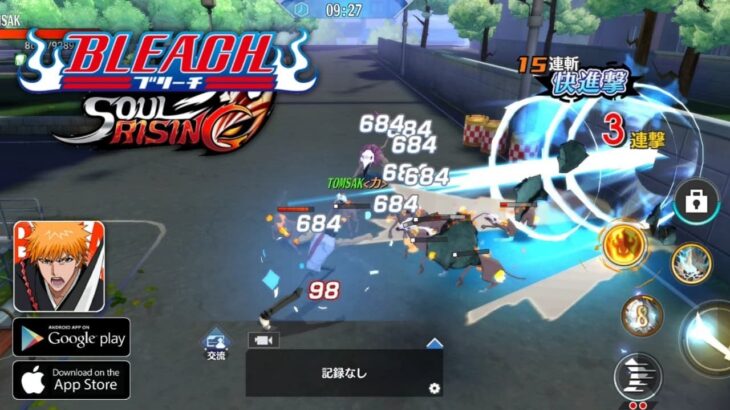Click the video camera icon
This screenshot has width=730, height=410.
tap(264, 340)
